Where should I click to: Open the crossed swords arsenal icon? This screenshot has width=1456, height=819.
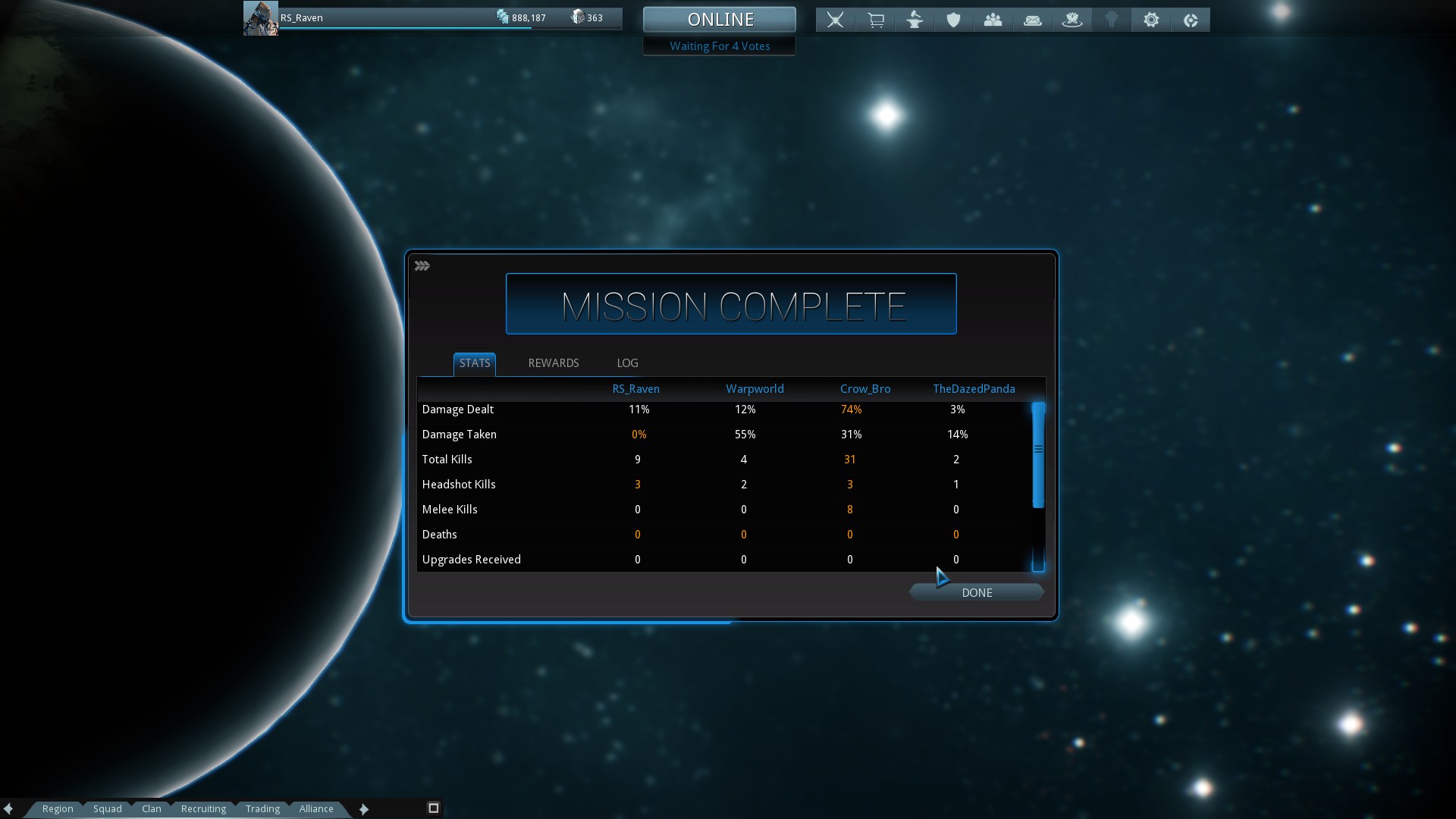(835, 20)
